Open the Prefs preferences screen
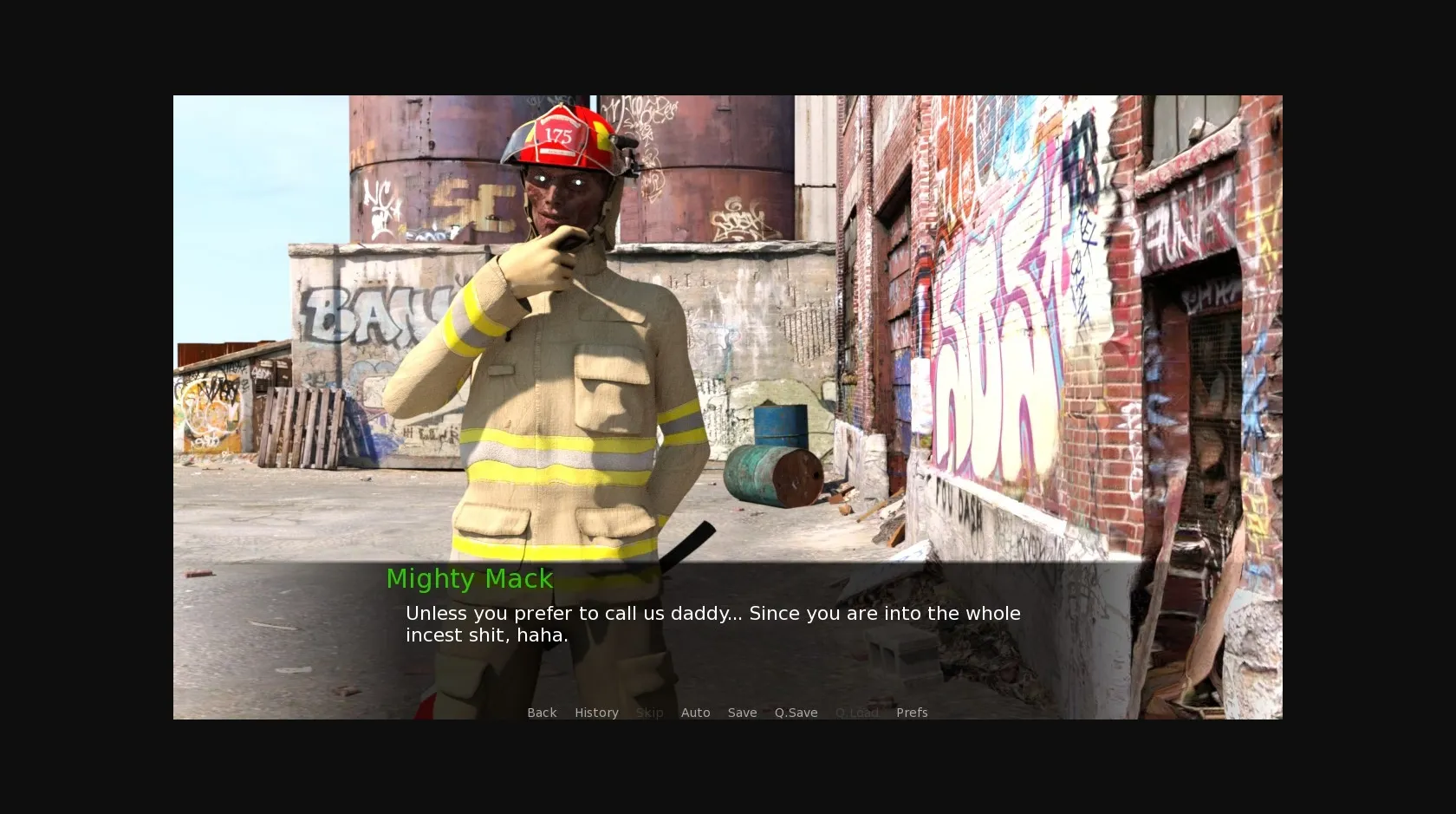1456x814 pixels. (912, 712)
